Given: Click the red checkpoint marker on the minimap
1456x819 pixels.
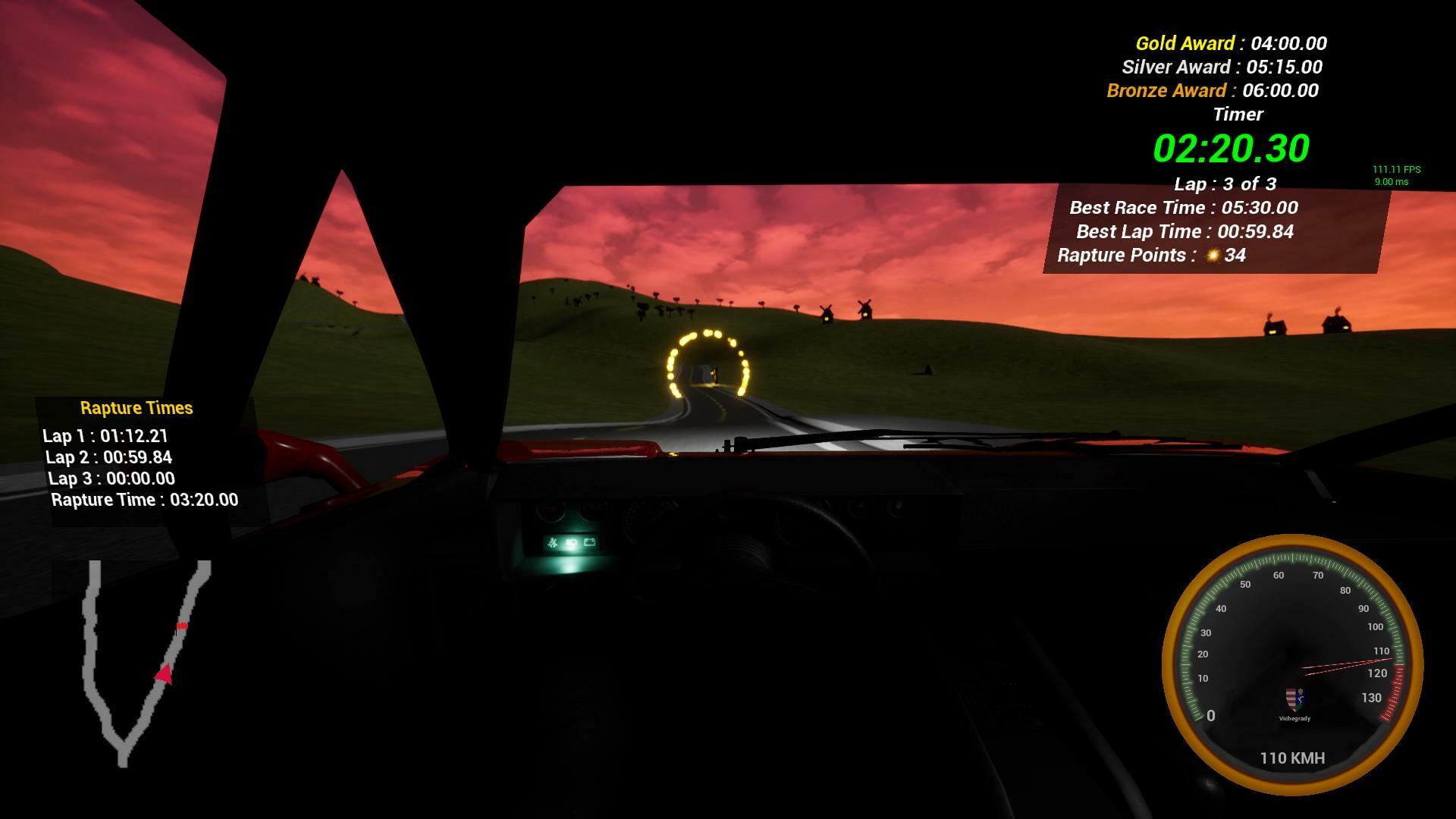Looking at the screenshot, I should click(183, 626).
